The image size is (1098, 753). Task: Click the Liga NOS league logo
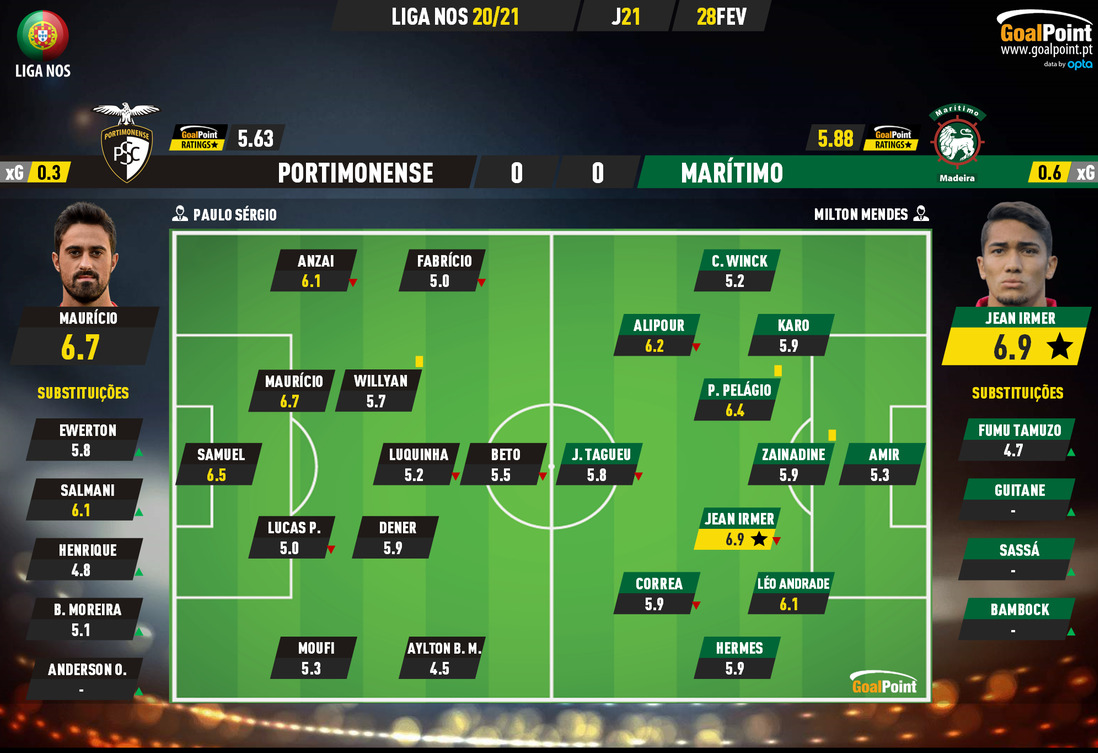click(43, 37)
